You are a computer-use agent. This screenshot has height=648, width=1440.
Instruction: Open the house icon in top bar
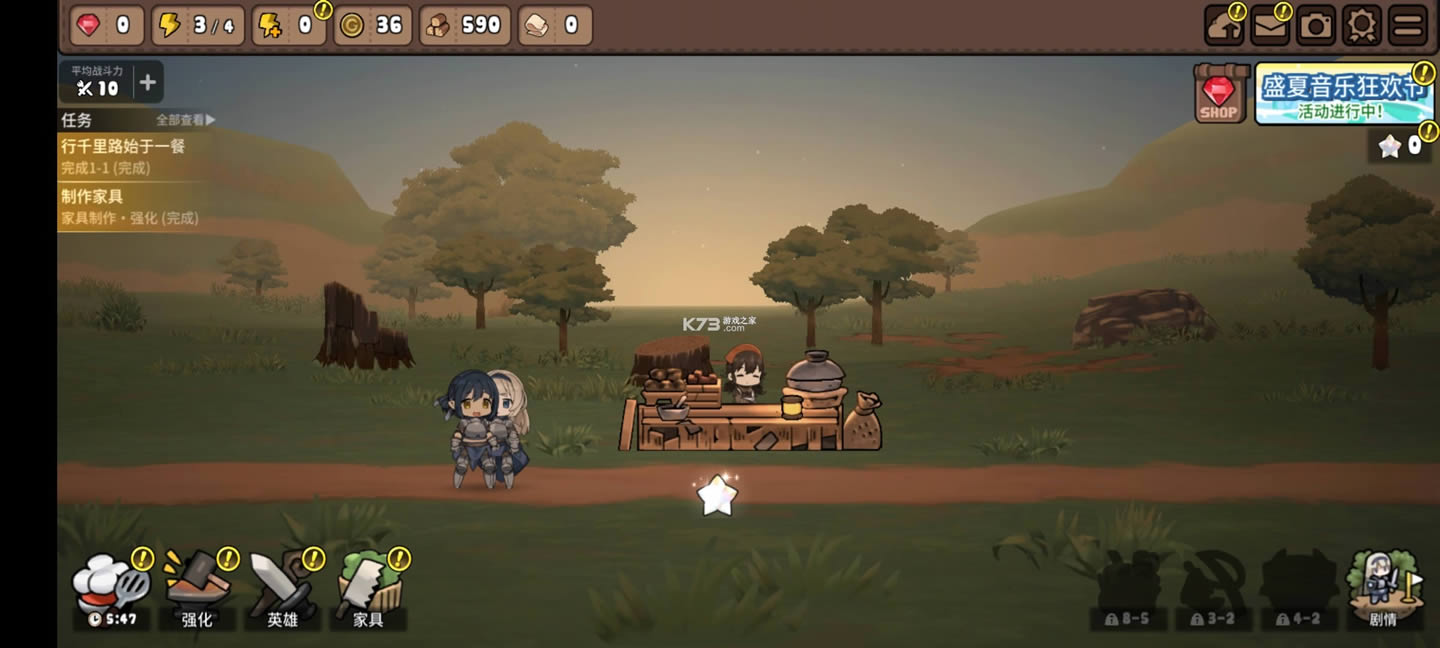(x=1224, y=26)
